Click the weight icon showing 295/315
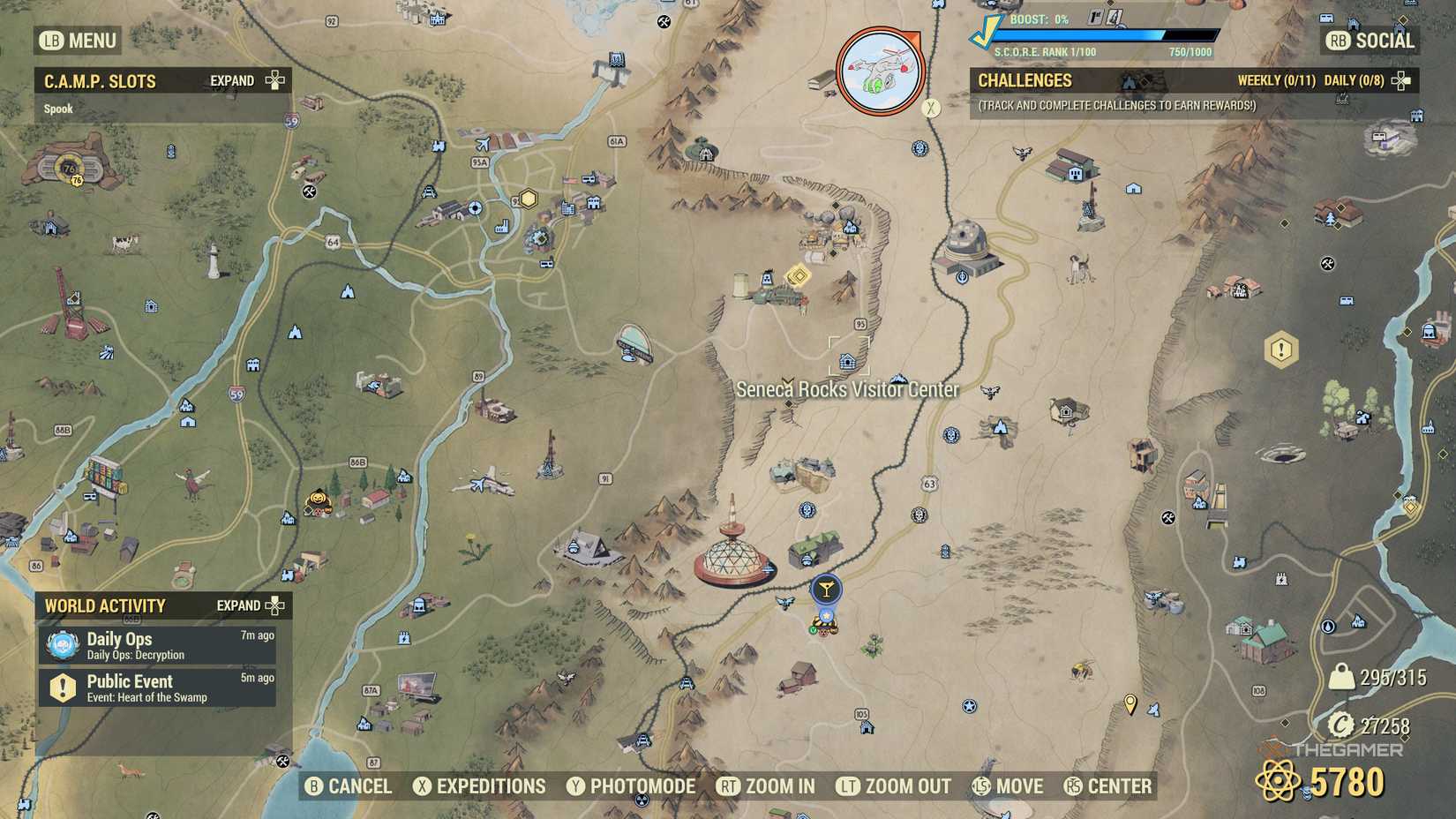 click(x=1340, y=678)
